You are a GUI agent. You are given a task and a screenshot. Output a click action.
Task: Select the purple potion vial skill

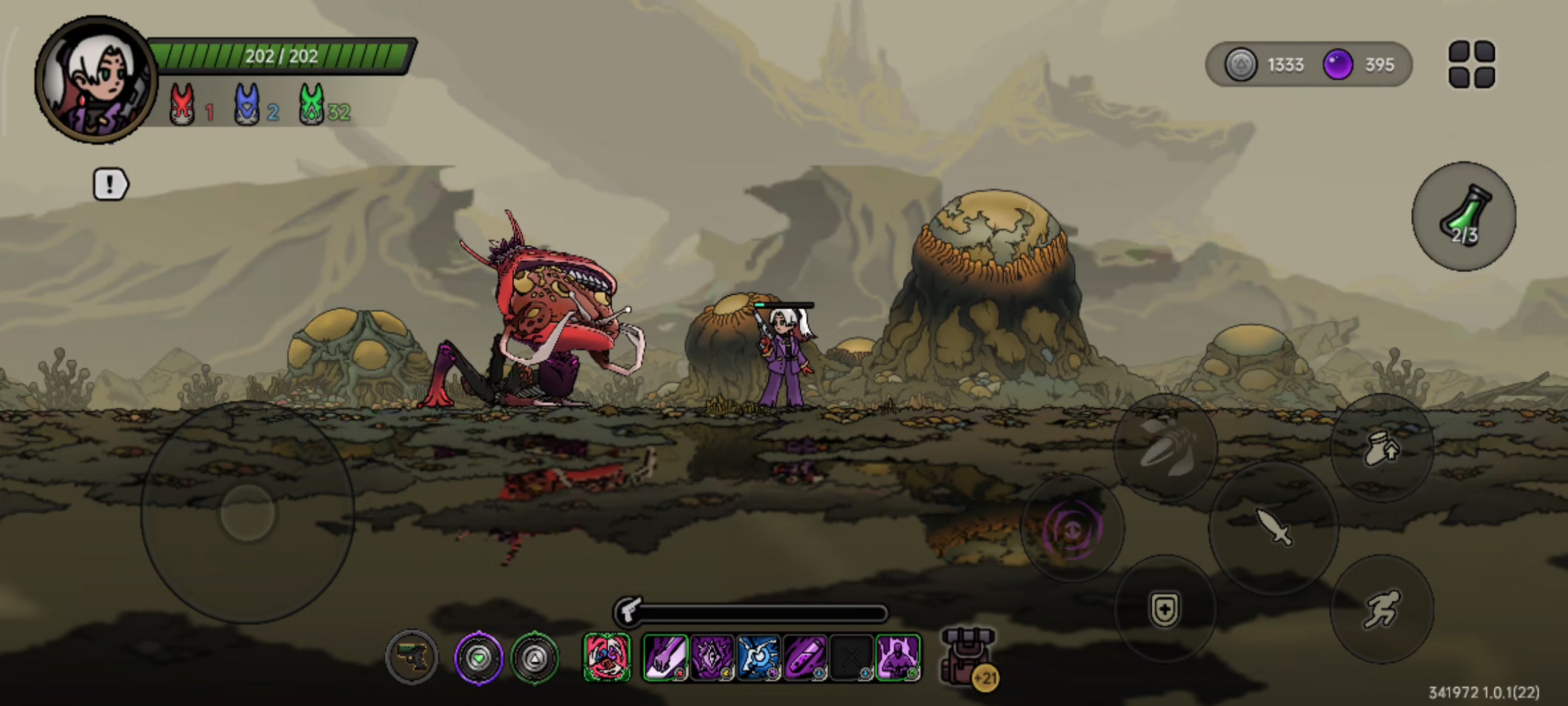click(805, 657)
